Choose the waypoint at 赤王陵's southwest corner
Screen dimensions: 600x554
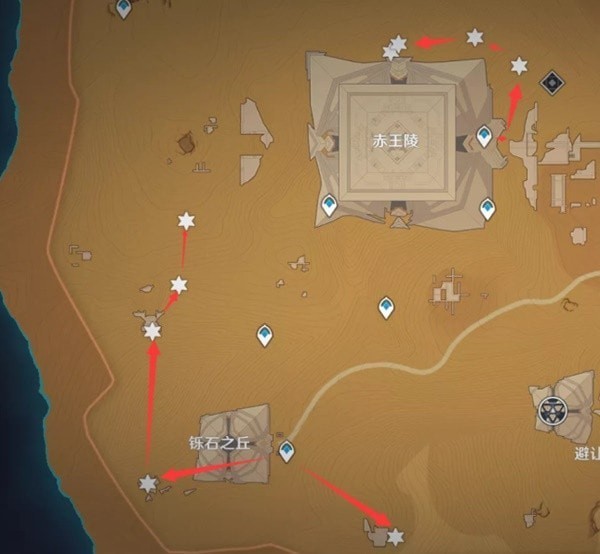tap(329, 206)
